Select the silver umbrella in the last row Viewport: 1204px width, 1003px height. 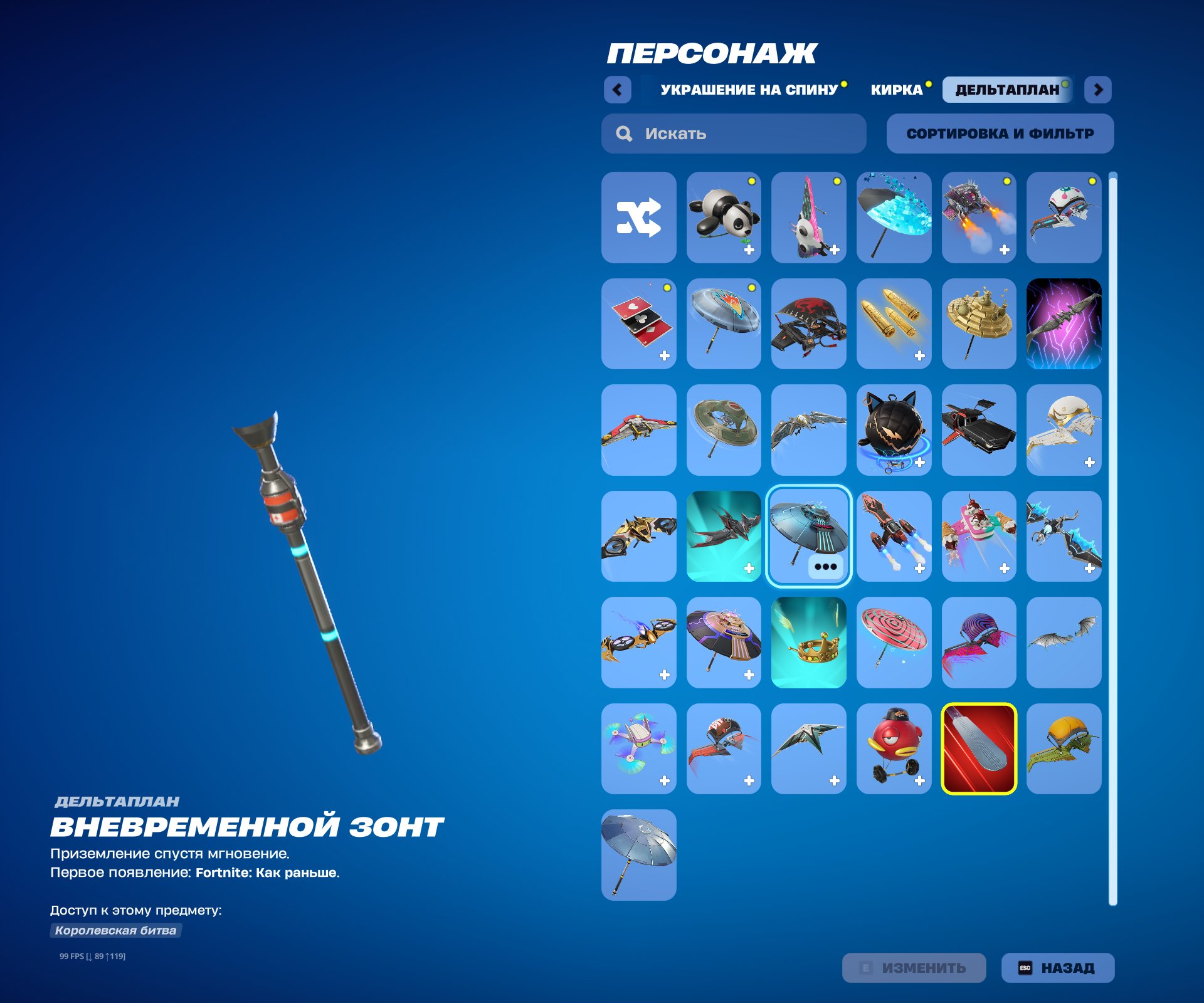click(x=638, y=854)
